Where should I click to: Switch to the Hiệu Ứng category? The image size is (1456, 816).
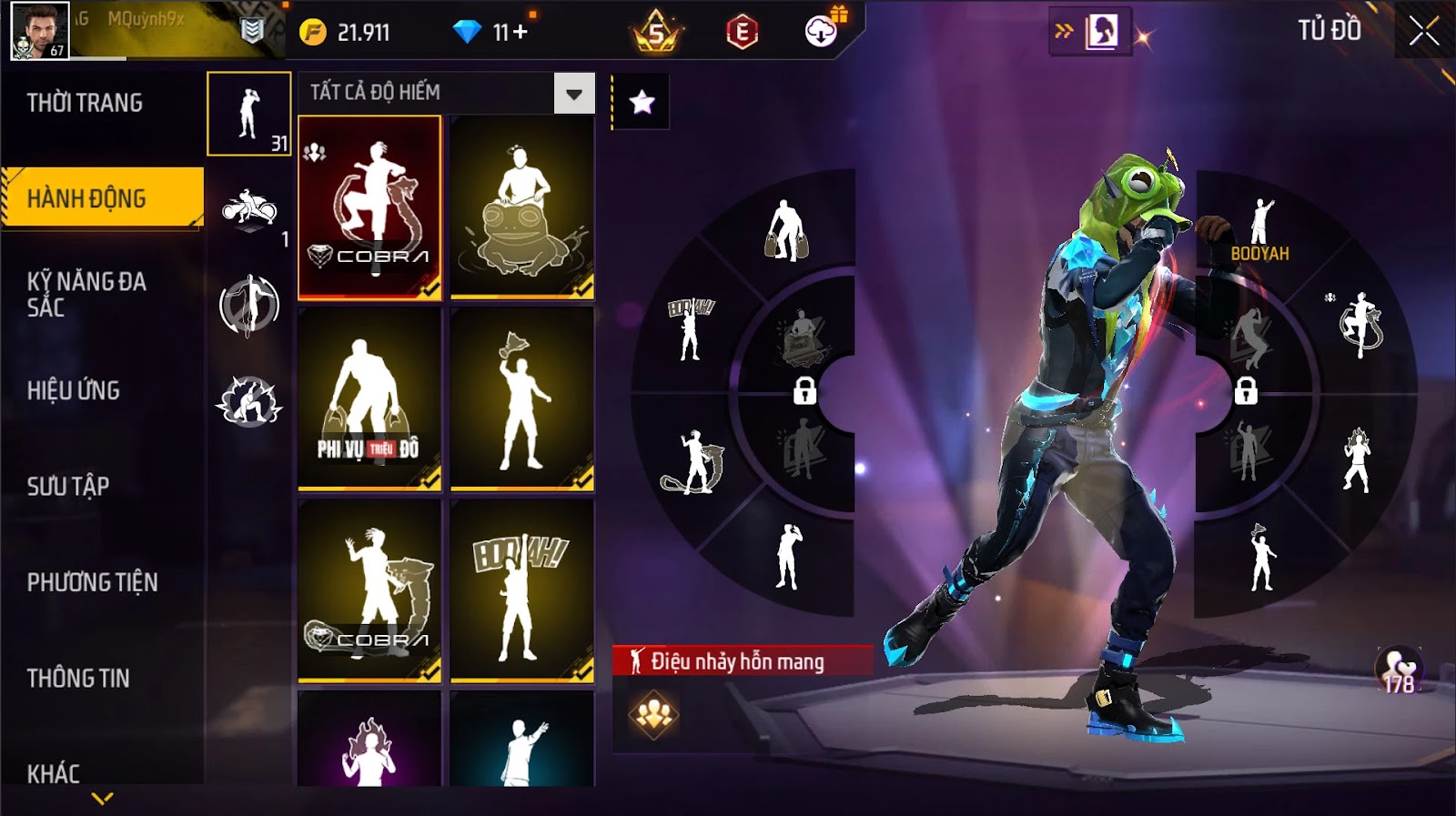74,390
